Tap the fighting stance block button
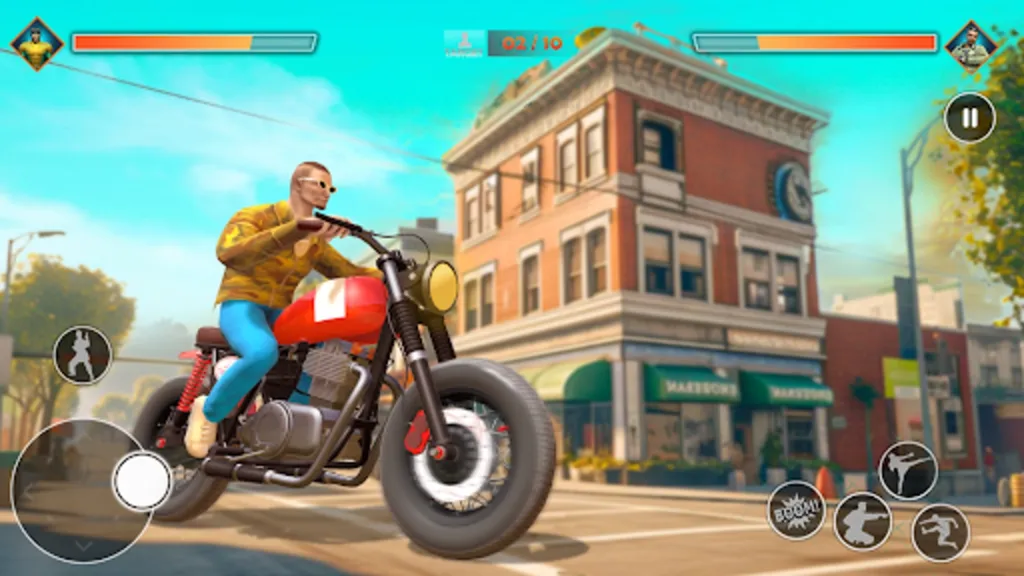The image size is (1024, 576). tap(82, 355)
